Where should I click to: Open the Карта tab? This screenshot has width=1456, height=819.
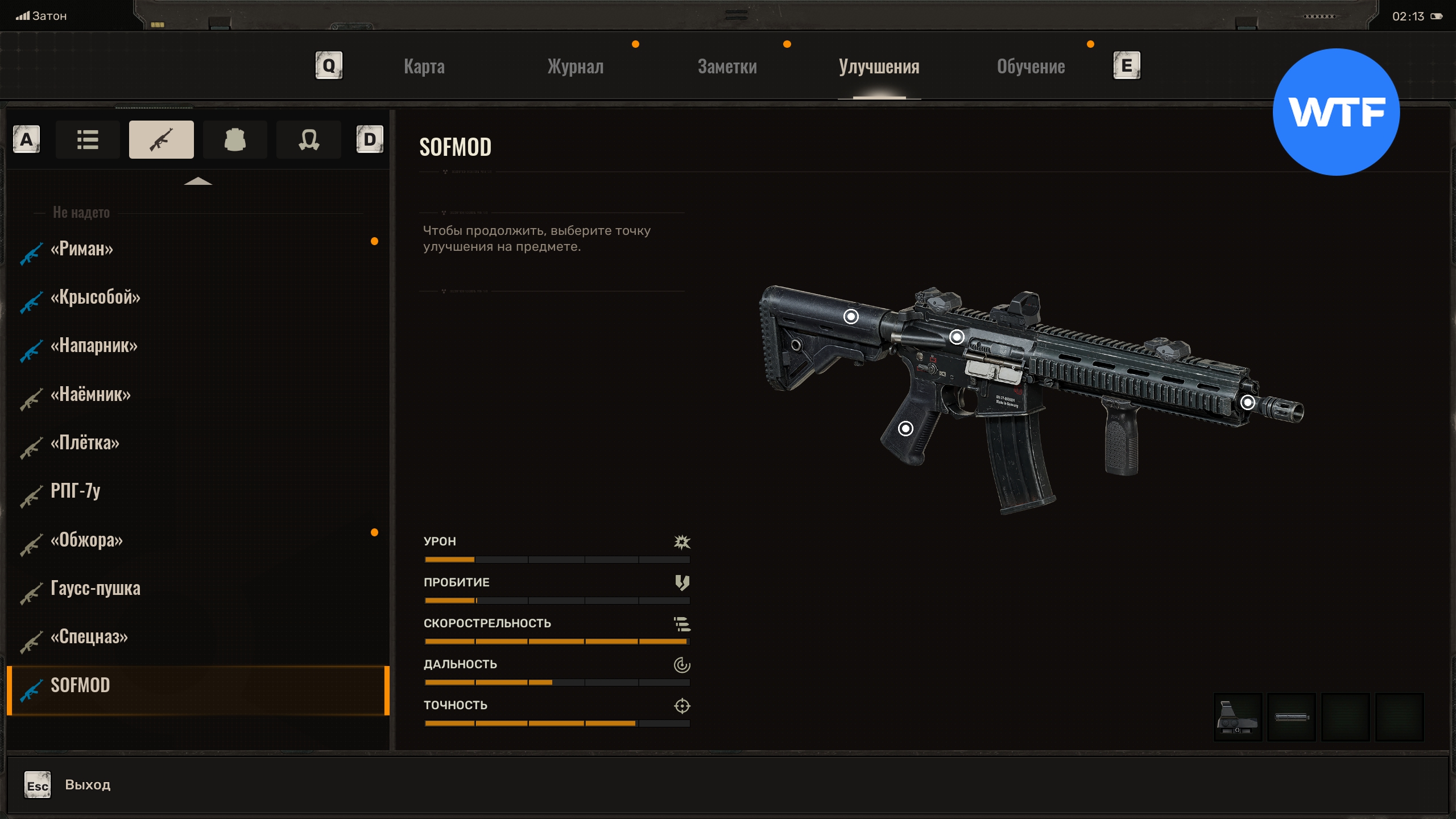(x=424, y=67)
